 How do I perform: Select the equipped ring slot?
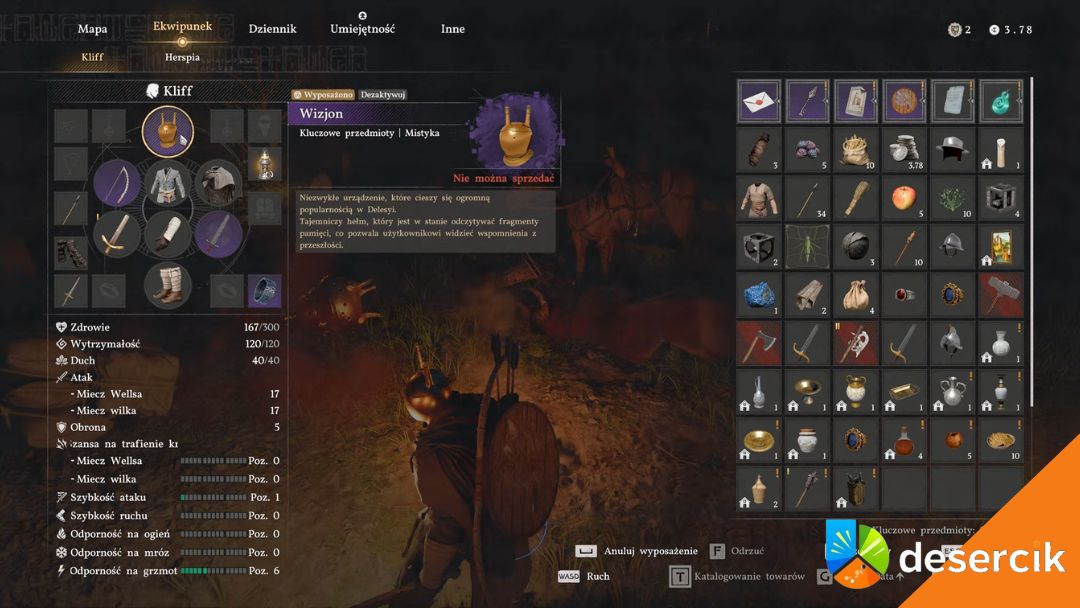point(264,291)
